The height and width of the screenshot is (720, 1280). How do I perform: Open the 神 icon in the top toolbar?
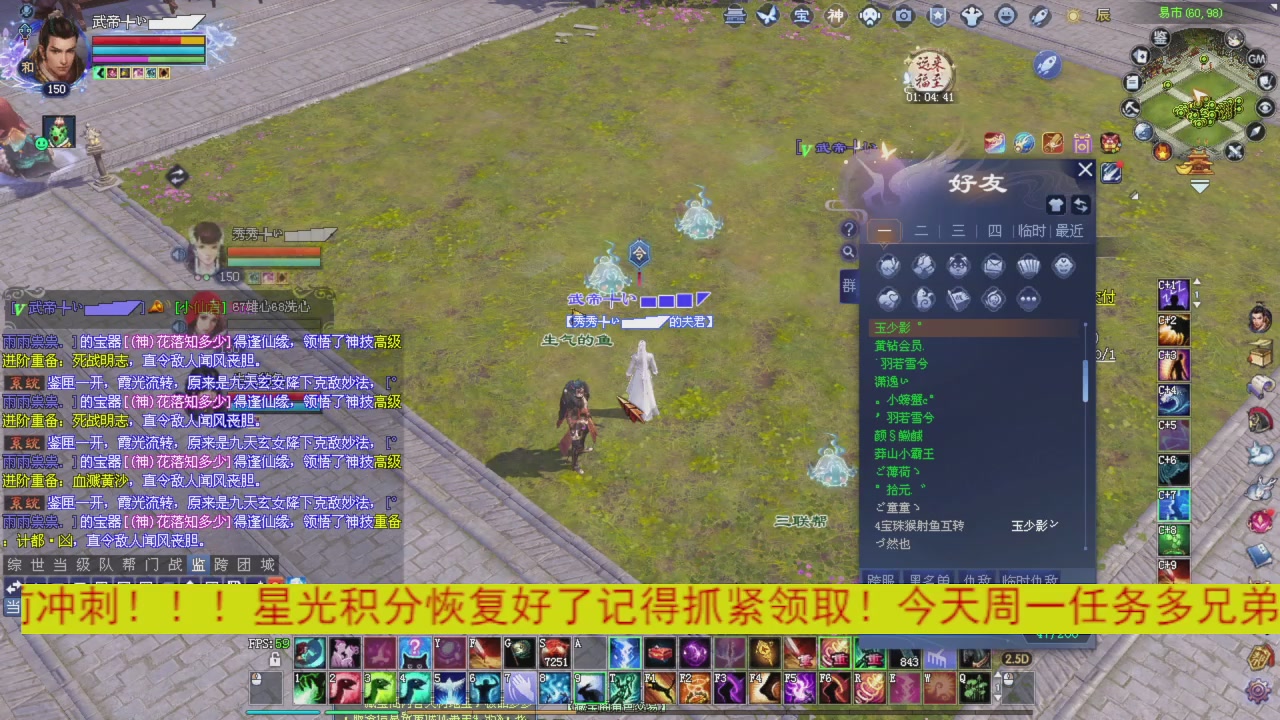(x=836, y=15)
